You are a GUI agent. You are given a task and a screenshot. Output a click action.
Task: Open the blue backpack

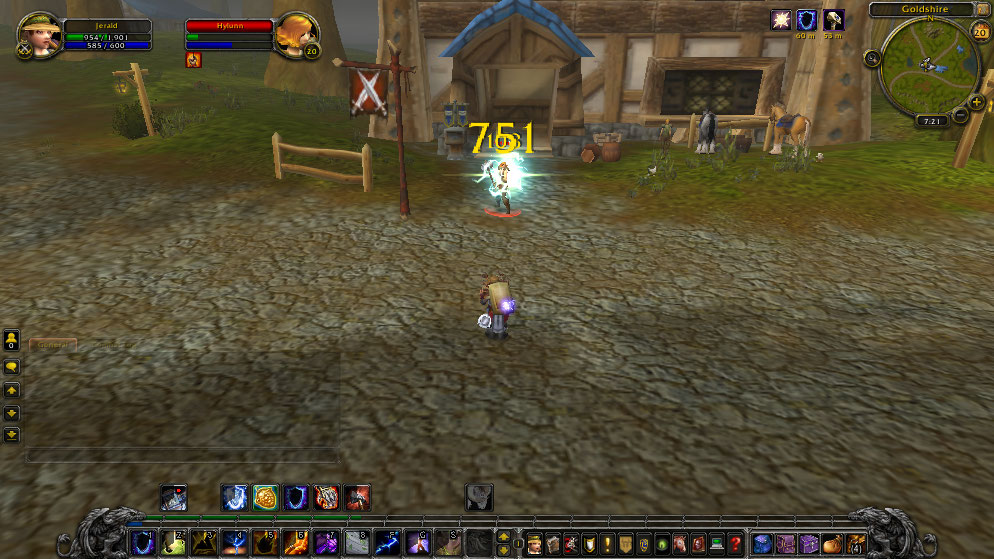(x=763, y=543)
